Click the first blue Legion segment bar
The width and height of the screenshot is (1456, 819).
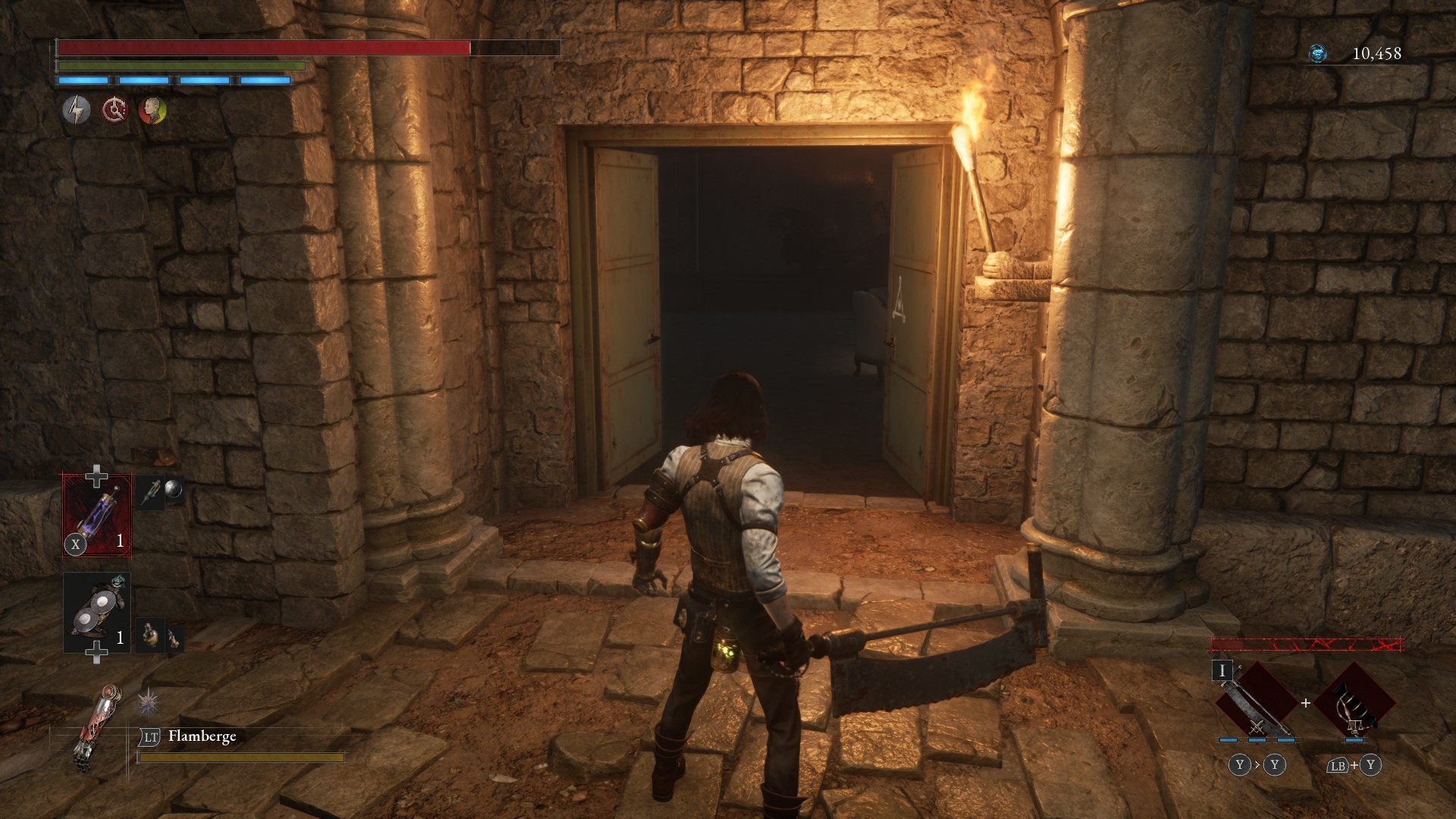83,80
